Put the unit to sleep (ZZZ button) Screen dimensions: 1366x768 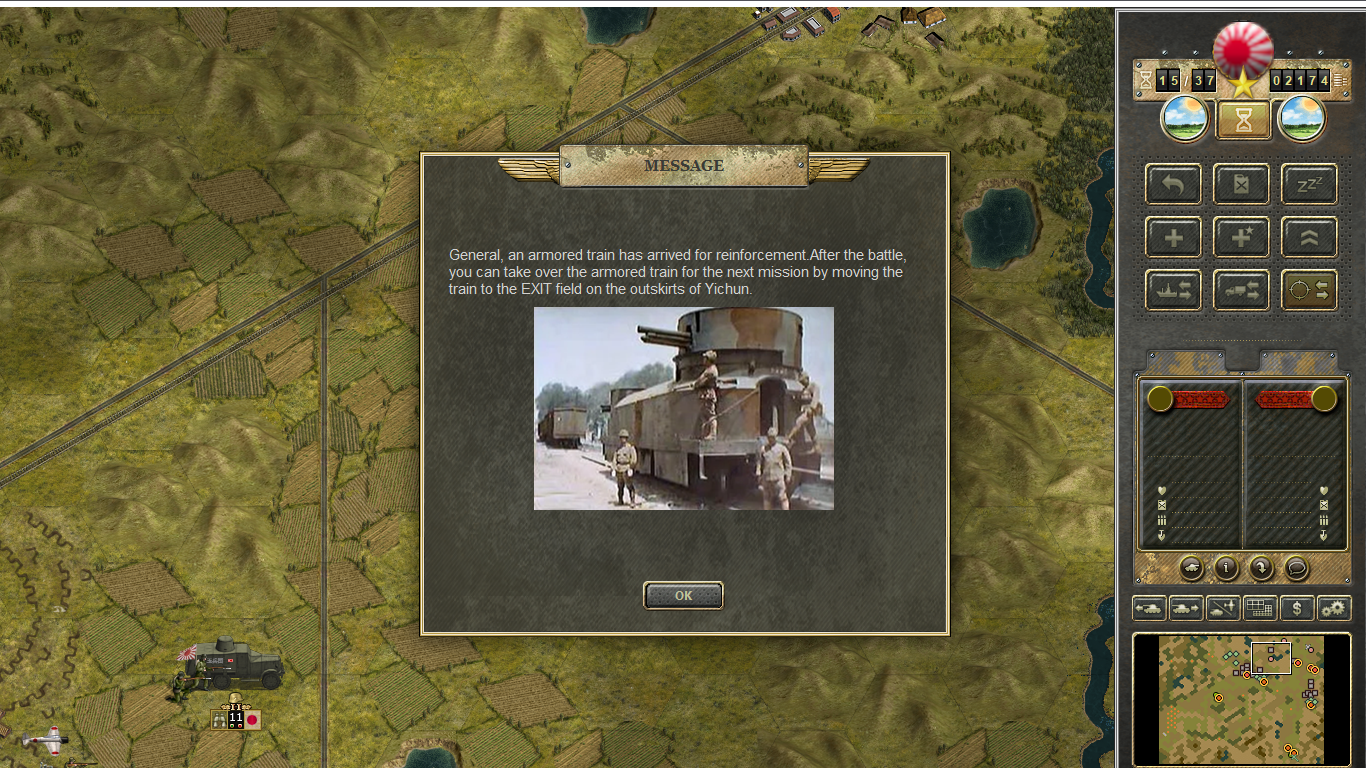tap(1309, 185)
